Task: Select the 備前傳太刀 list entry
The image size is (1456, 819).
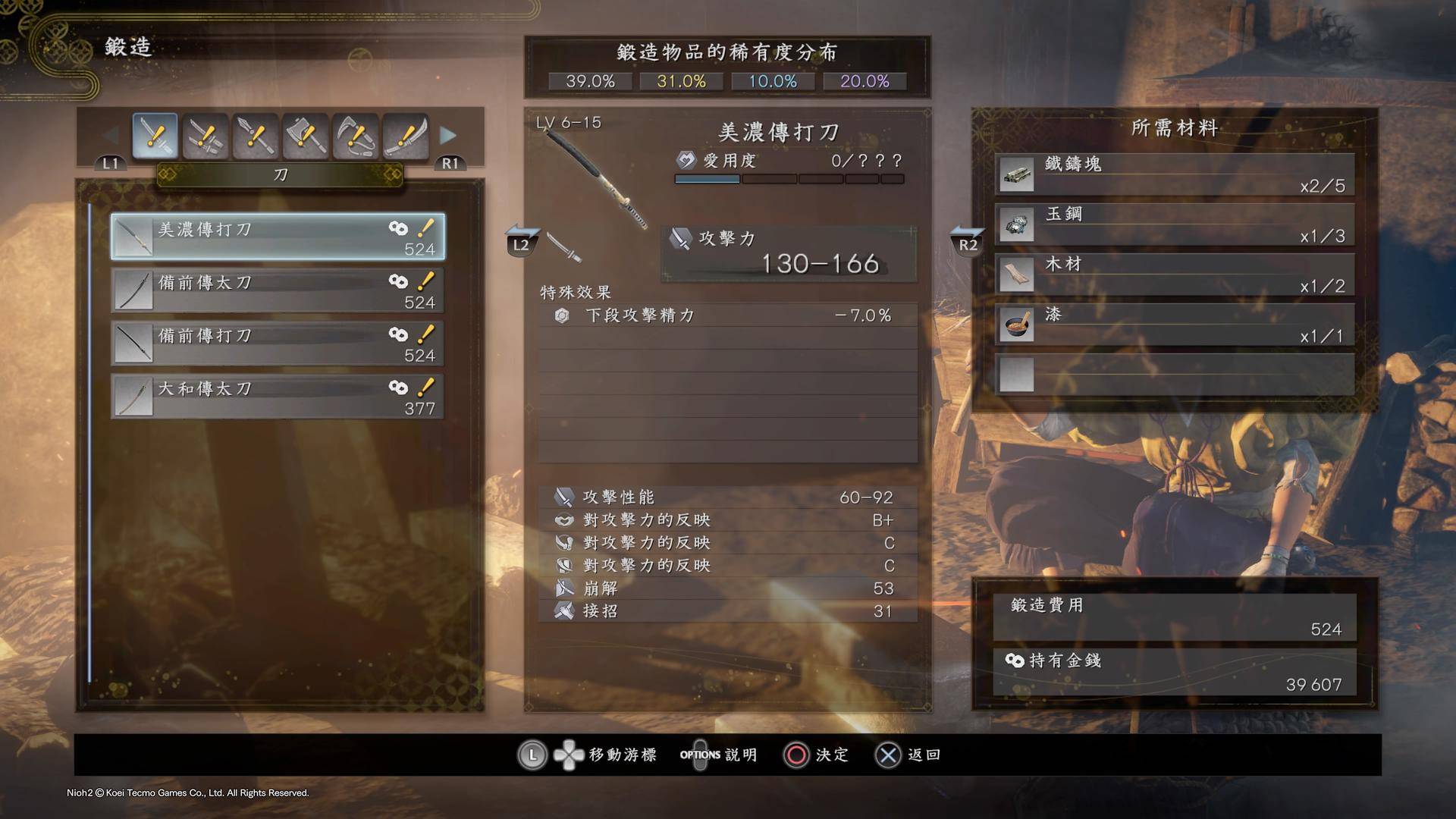Action: point(277,290)
